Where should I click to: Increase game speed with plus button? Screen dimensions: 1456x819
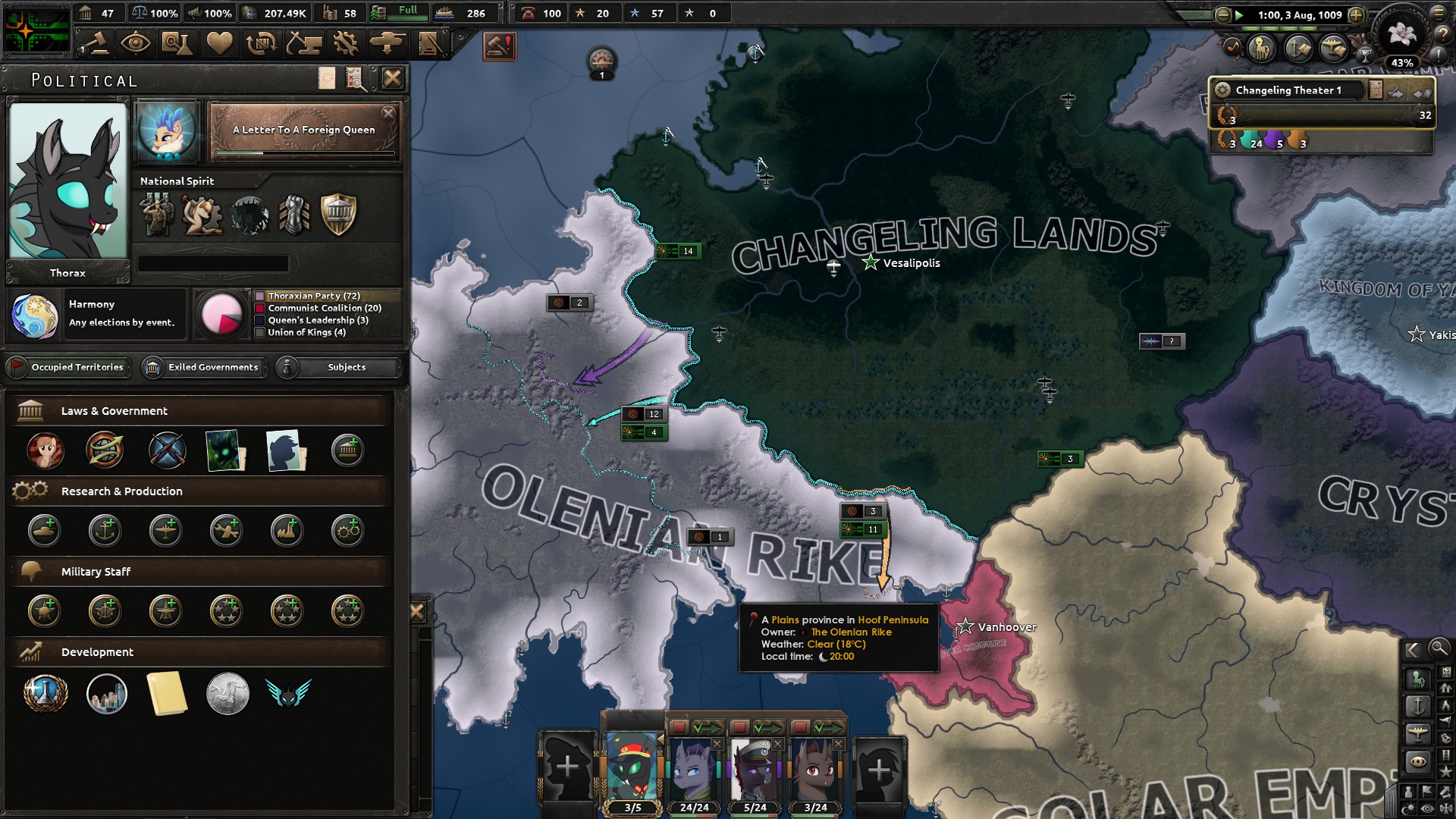pyautogui.click(x=1356, y=15)
